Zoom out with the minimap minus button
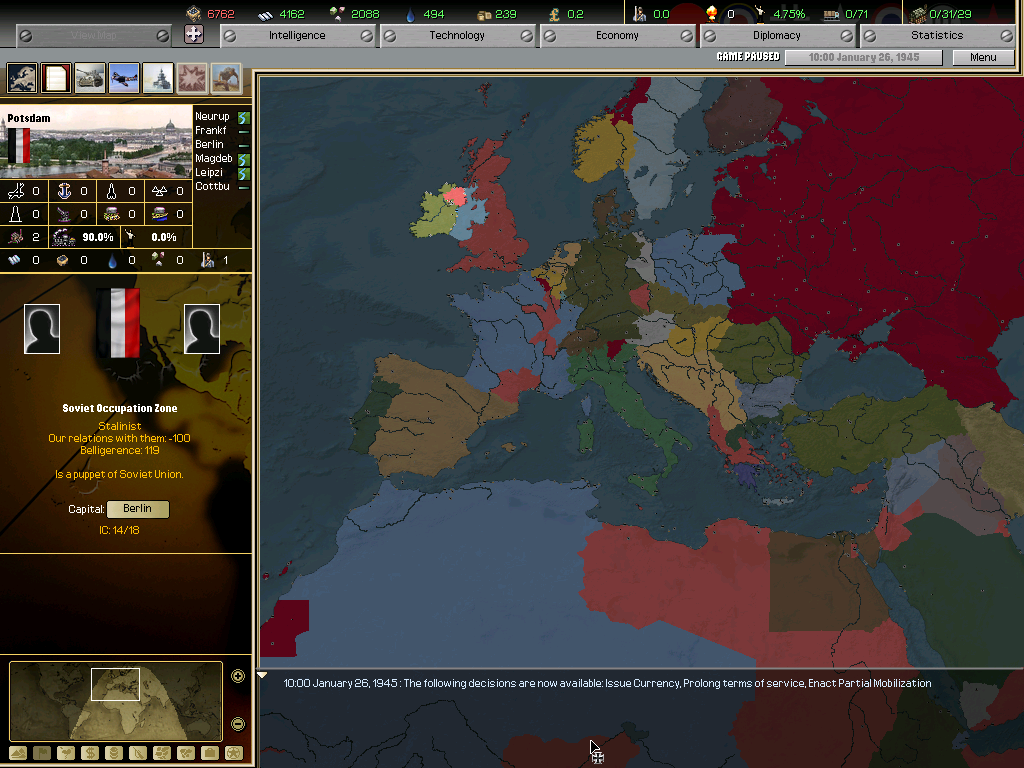The height and width of the screenshot is (768, 1024). click(x=238, y=724)
